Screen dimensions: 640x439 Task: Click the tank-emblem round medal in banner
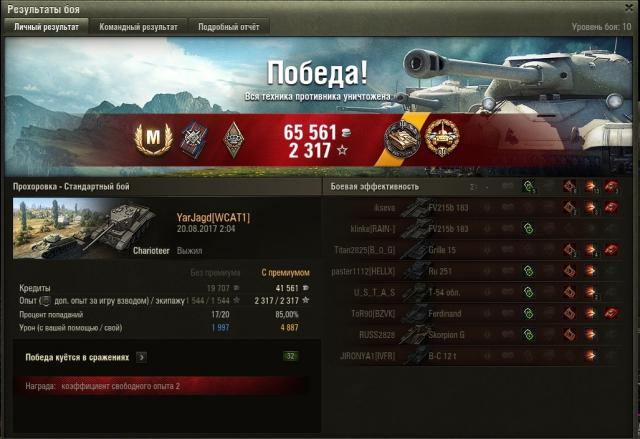click(x=402, y=138)
